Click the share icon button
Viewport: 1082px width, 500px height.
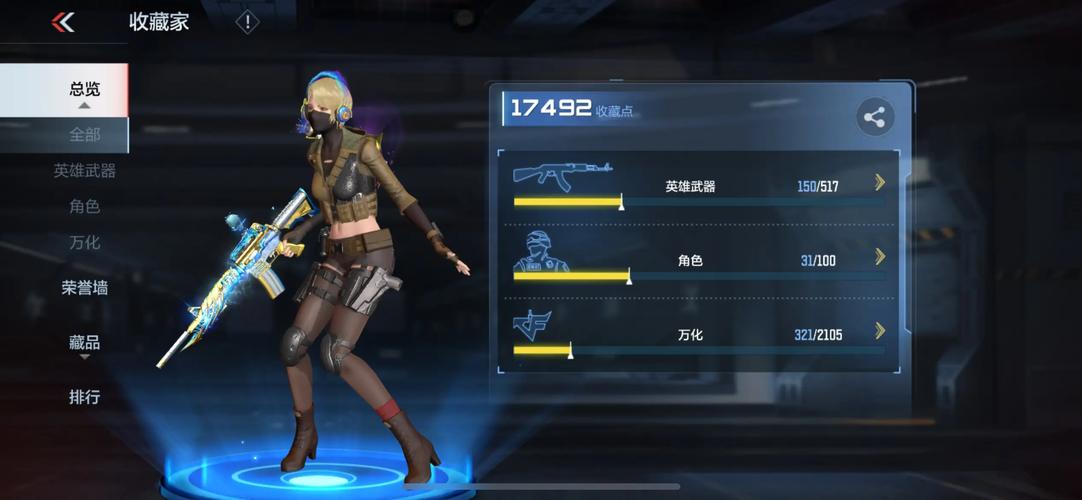875,118
